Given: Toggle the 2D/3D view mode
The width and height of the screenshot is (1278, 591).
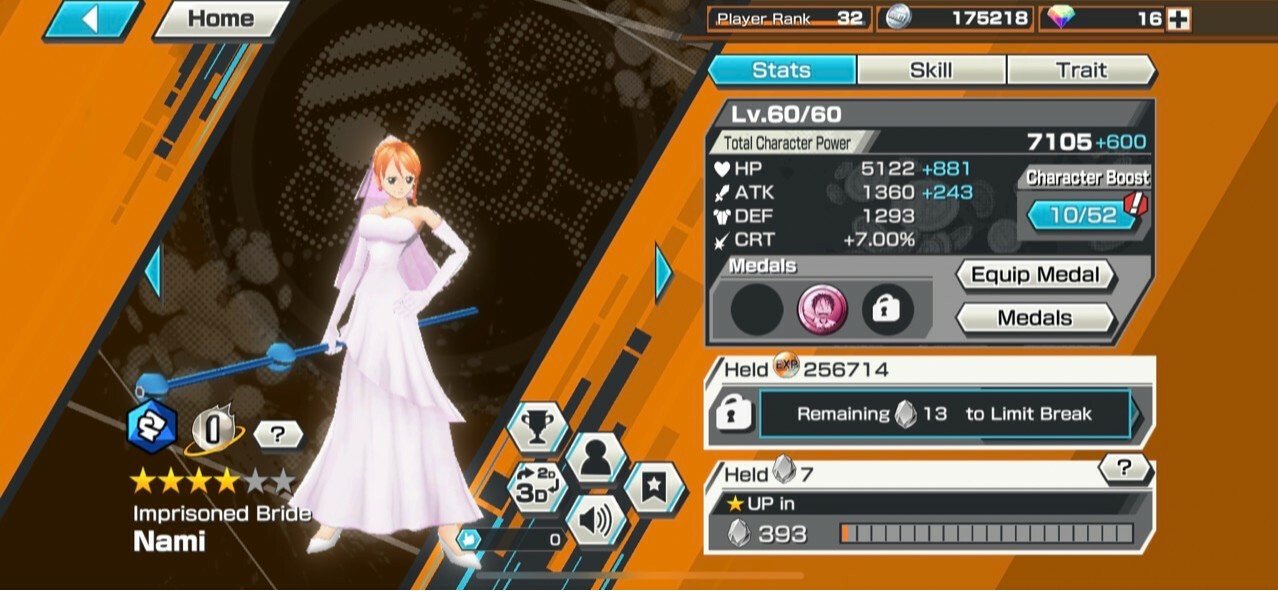Looking at the screenshot, I should [x=537, y=486].
